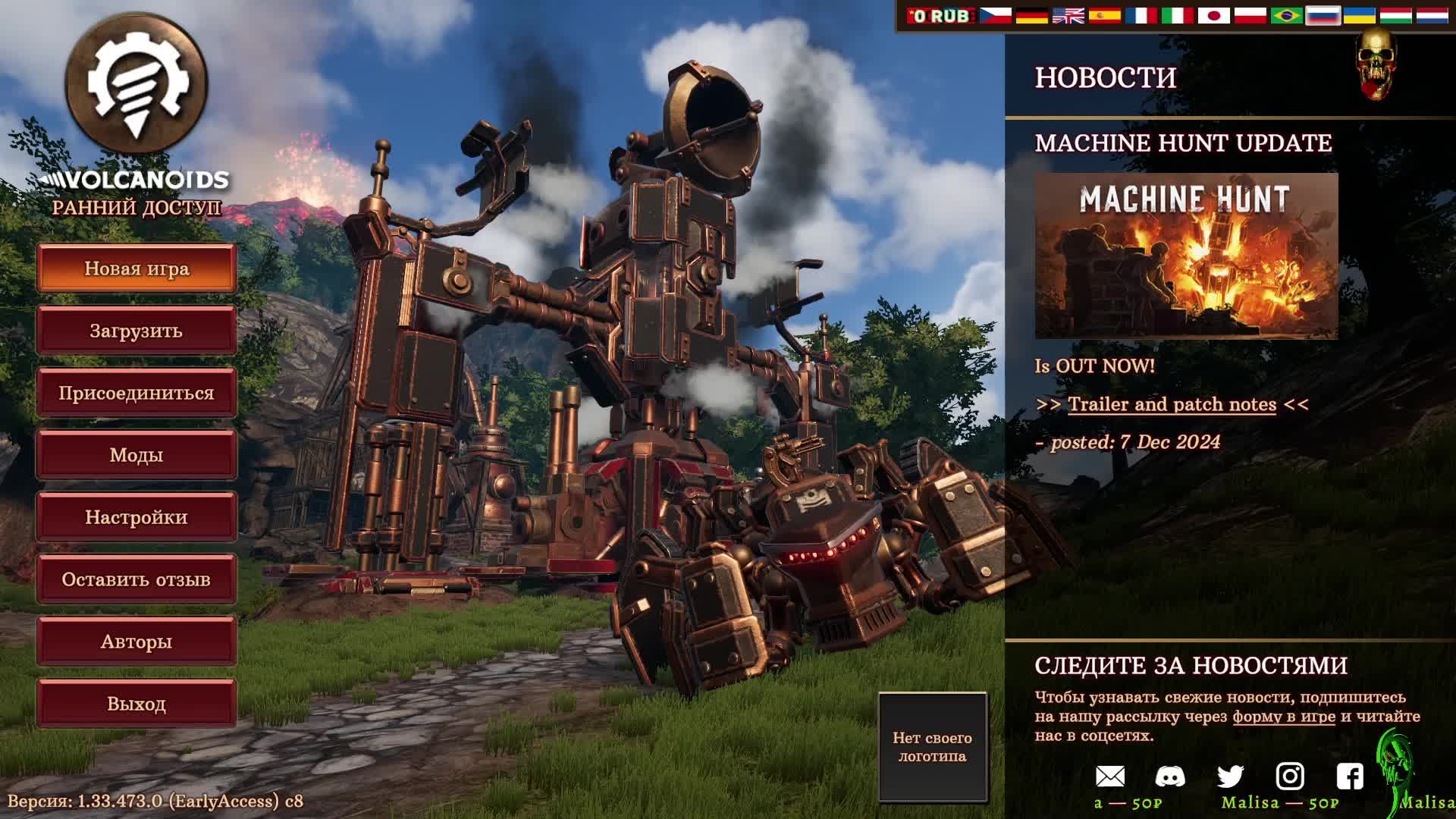The width and height of the screenshot is (1456, 819).
Task: Follow the форму в игре newsletter link
Action: click(1283, 717)
